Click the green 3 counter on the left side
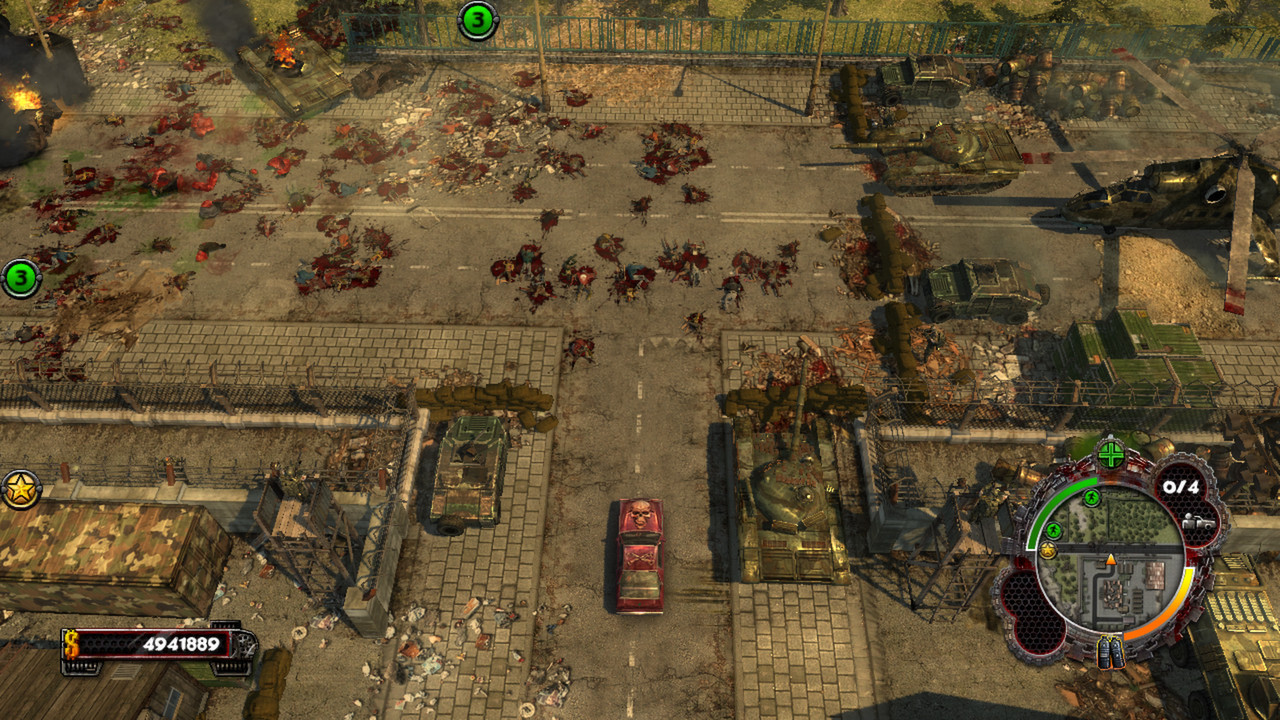This screenshot has height=720, width=1280. (x=20, y=278)
